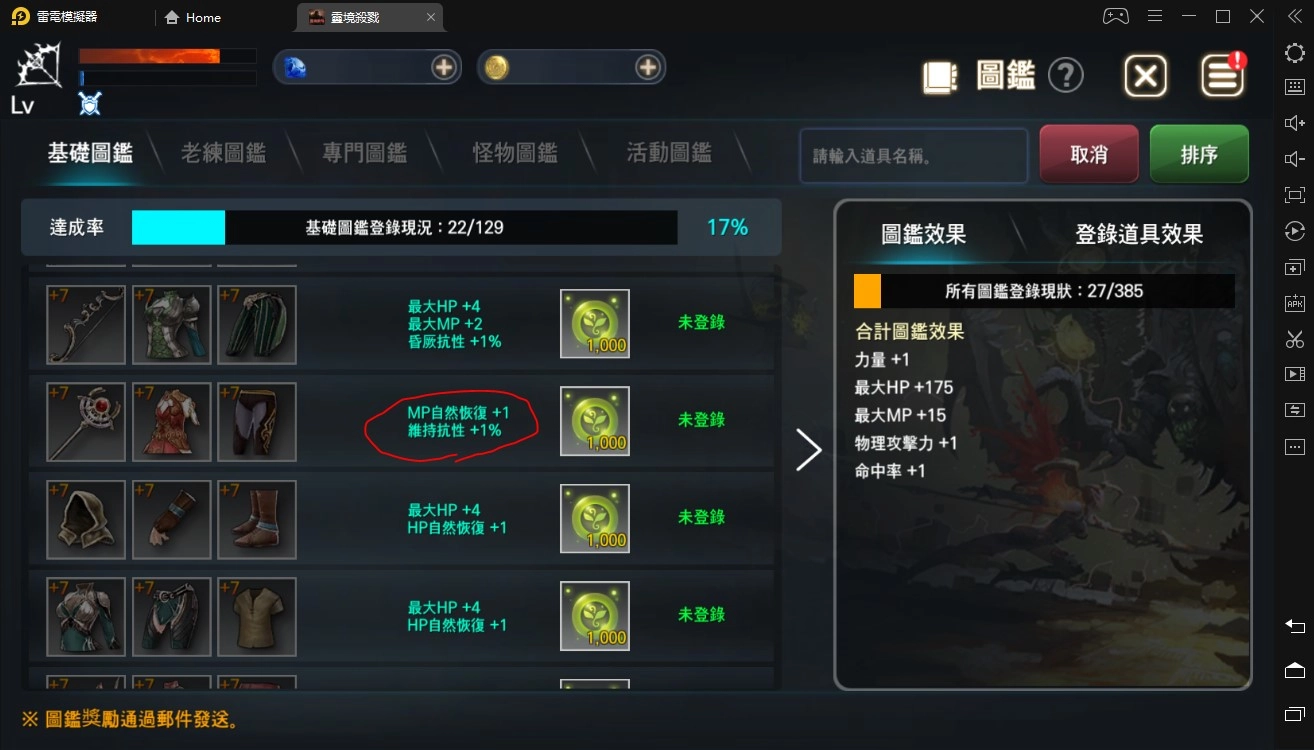The image size is (1314, 750).
Task: Click the book icon beside the 圖鑑 title
Action: pyautogui.click(x=939, y=75)
